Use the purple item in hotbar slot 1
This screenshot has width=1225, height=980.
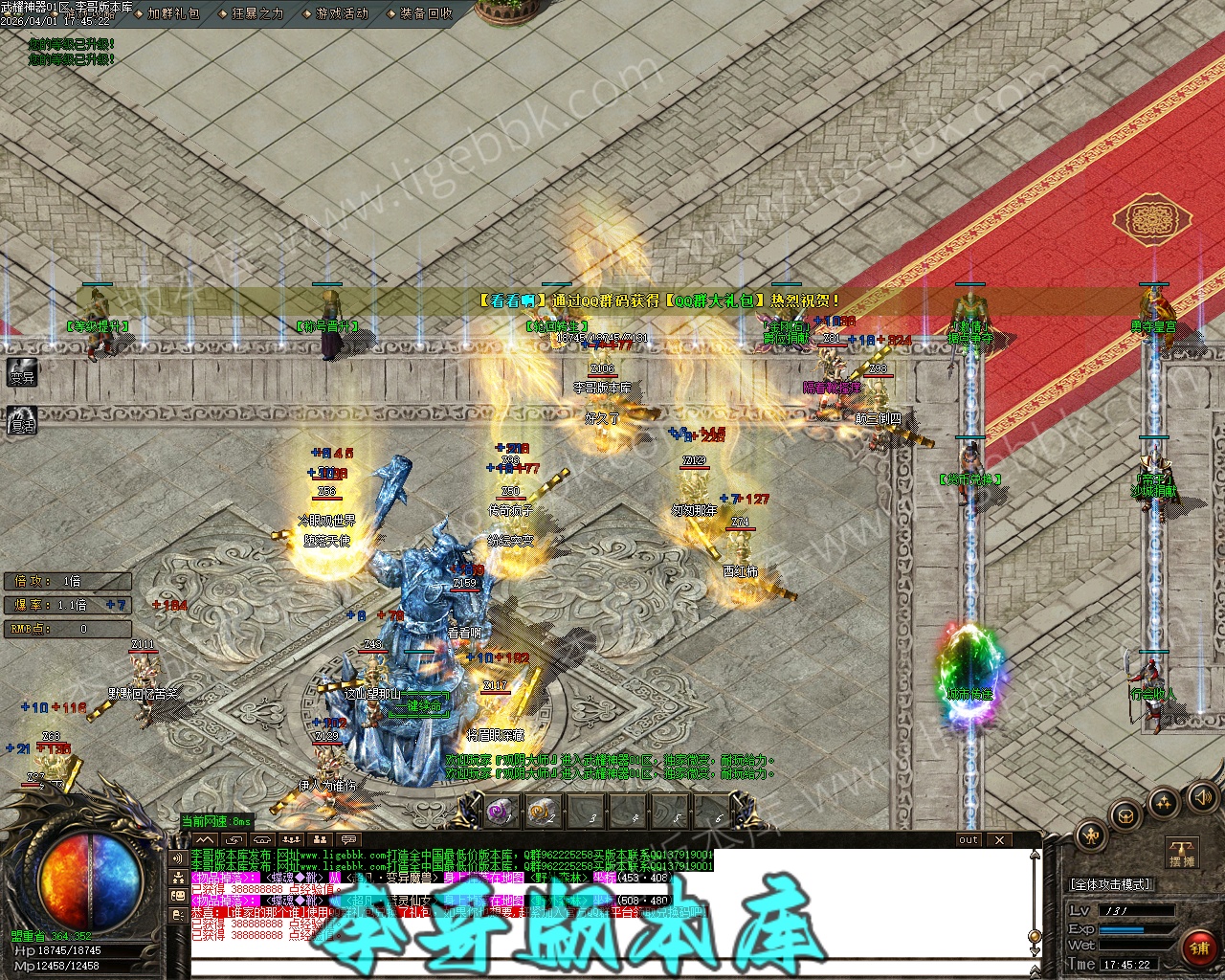coord(499,812)
